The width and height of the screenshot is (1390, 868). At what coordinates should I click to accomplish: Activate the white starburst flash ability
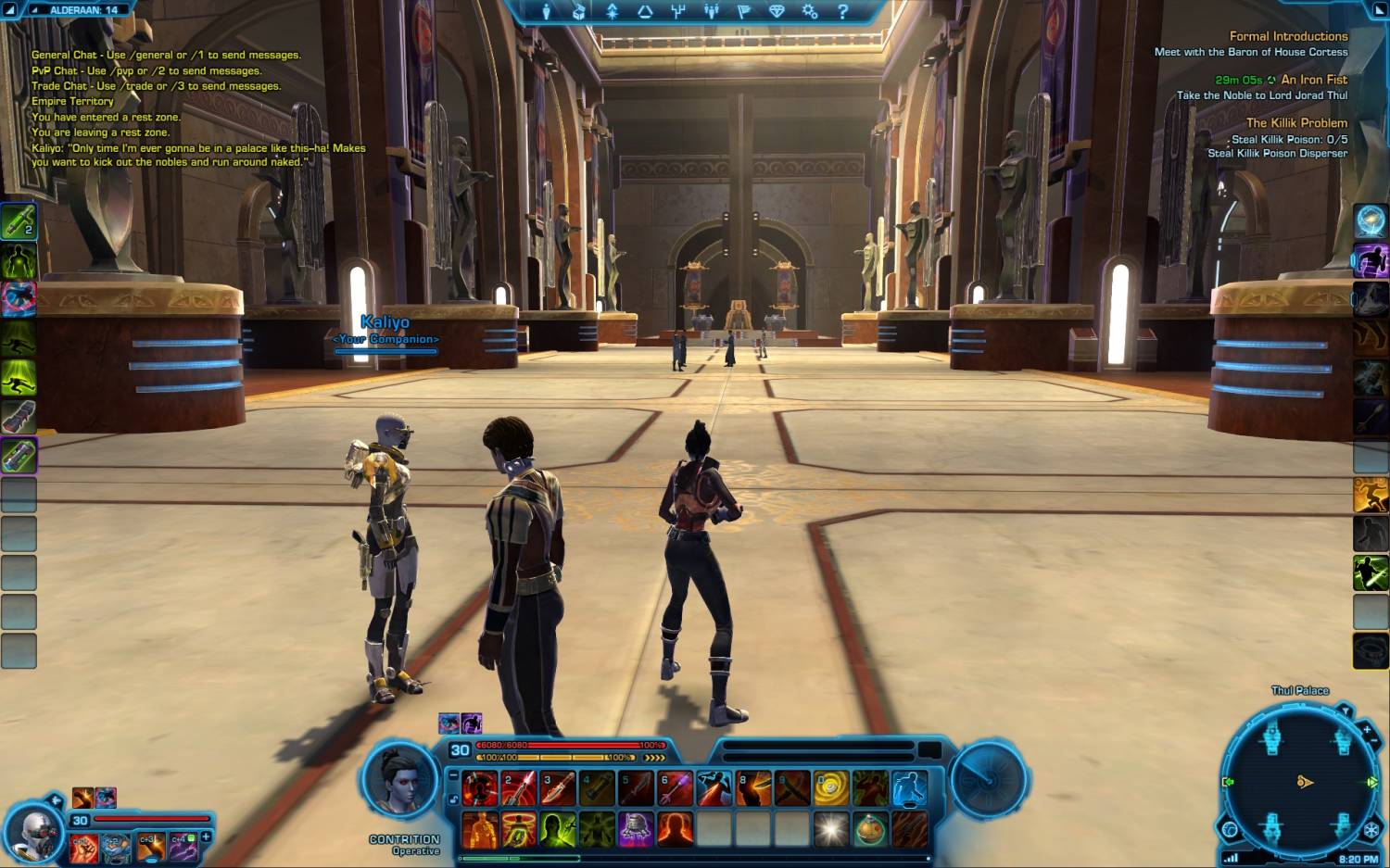click(830, 829)
